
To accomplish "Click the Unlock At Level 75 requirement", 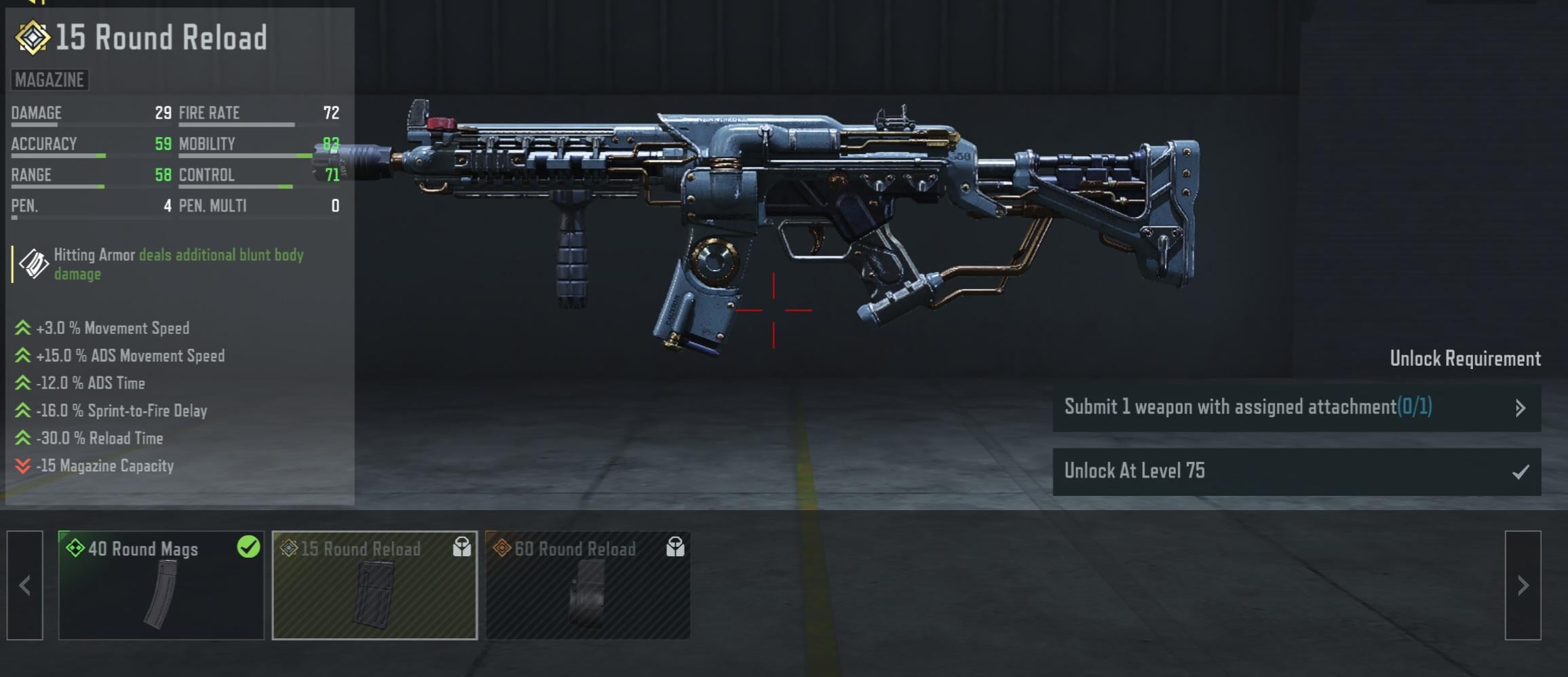I will pyautogui.click(x=1296, y=471).
